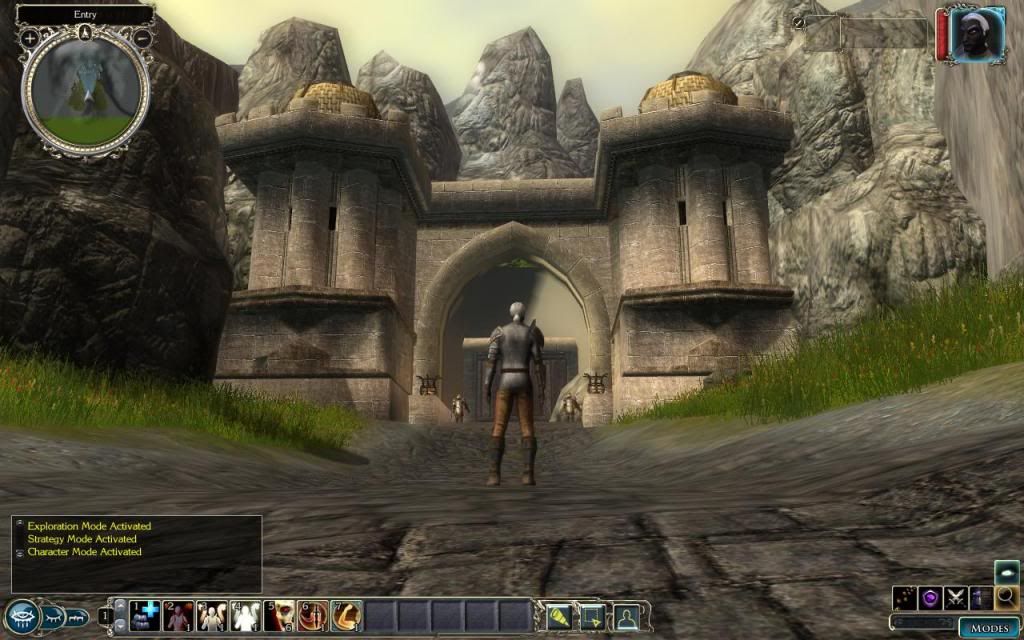Screen dimensions: 1024x640
Task: Open the character silhouette button
Action: click(626, 616)
